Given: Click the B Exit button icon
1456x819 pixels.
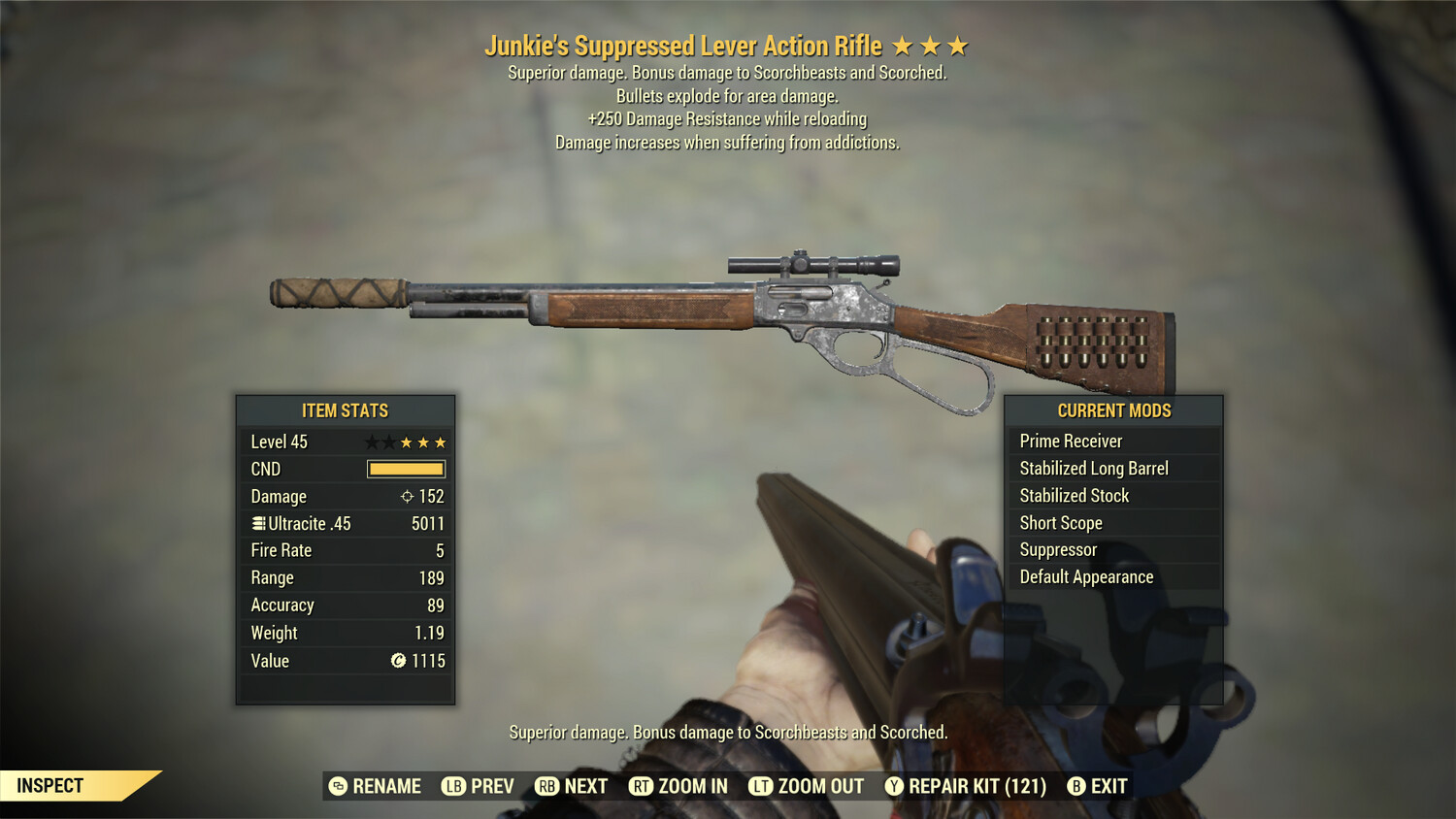Looking at the screenshot, I should [x=1075, y=786].
